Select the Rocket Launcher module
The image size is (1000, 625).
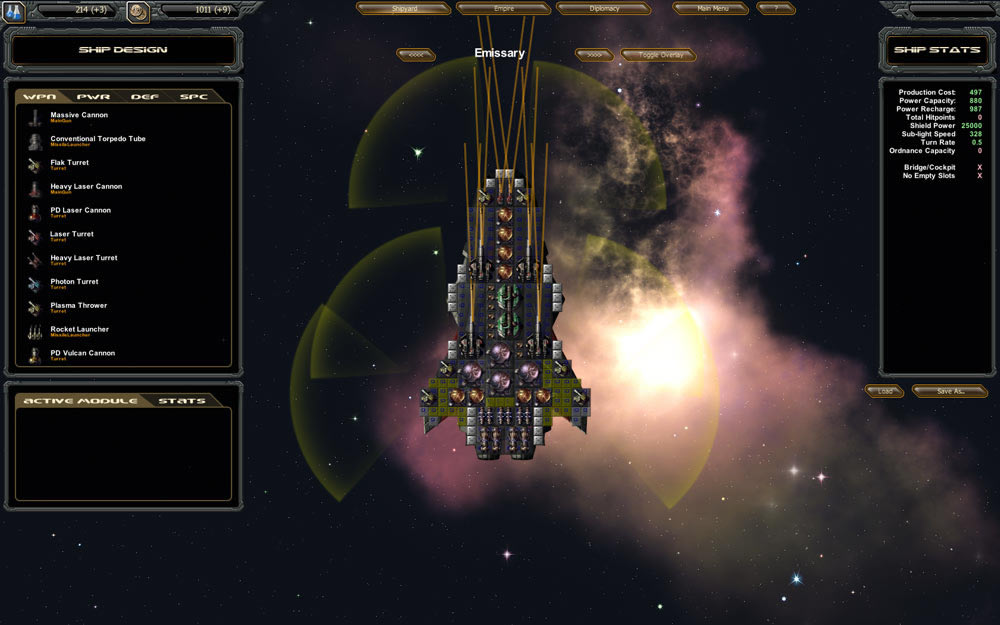click(79, 331)
